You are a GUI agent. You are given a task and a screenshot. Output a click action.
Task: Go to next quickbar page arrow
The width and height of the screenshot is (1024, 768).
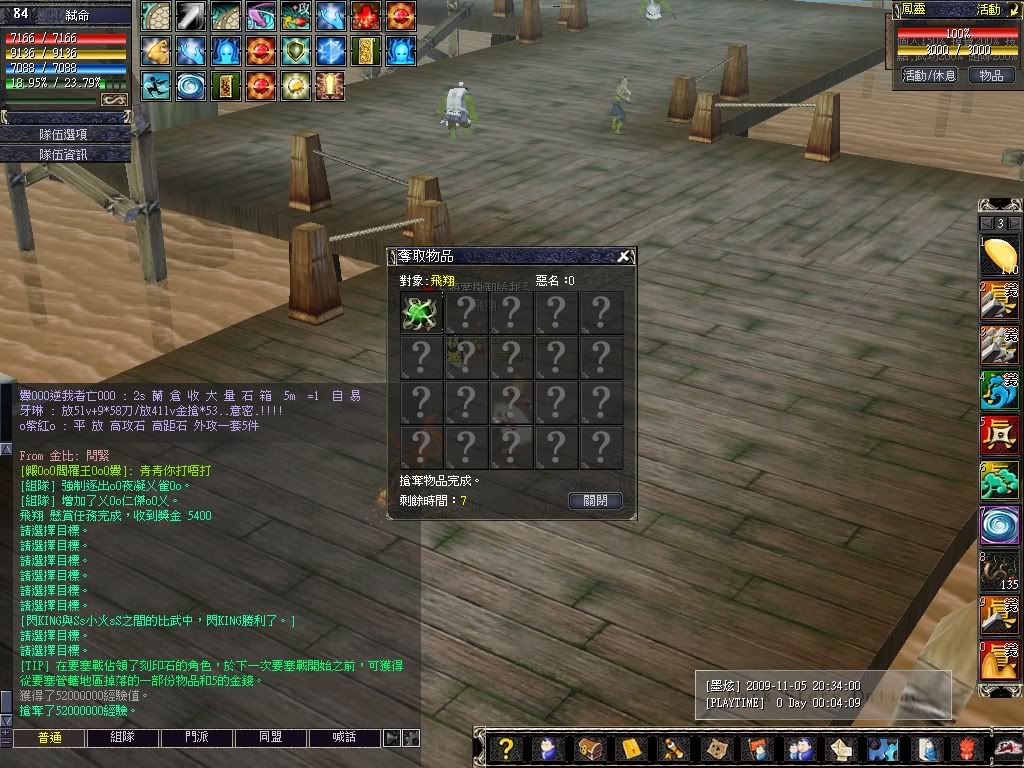1015,223
